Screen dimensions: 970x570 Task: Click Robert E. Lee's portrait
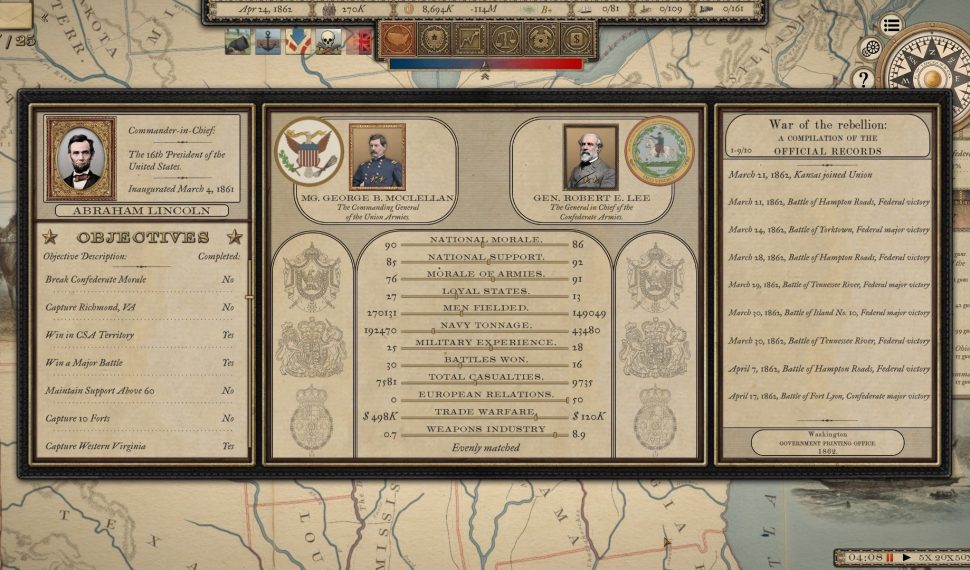(590, 156)
